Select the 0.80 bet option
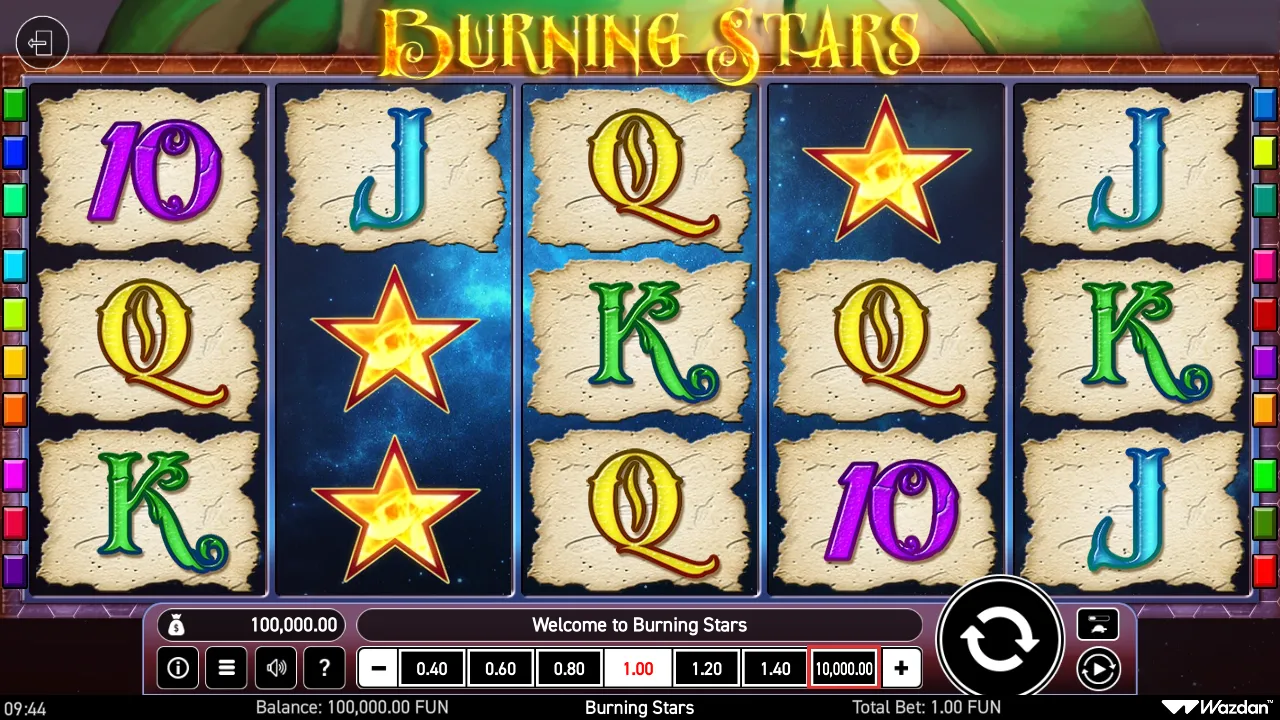Image resolution: width=1280 pixels, height=720 pixels. coord(569,668)
